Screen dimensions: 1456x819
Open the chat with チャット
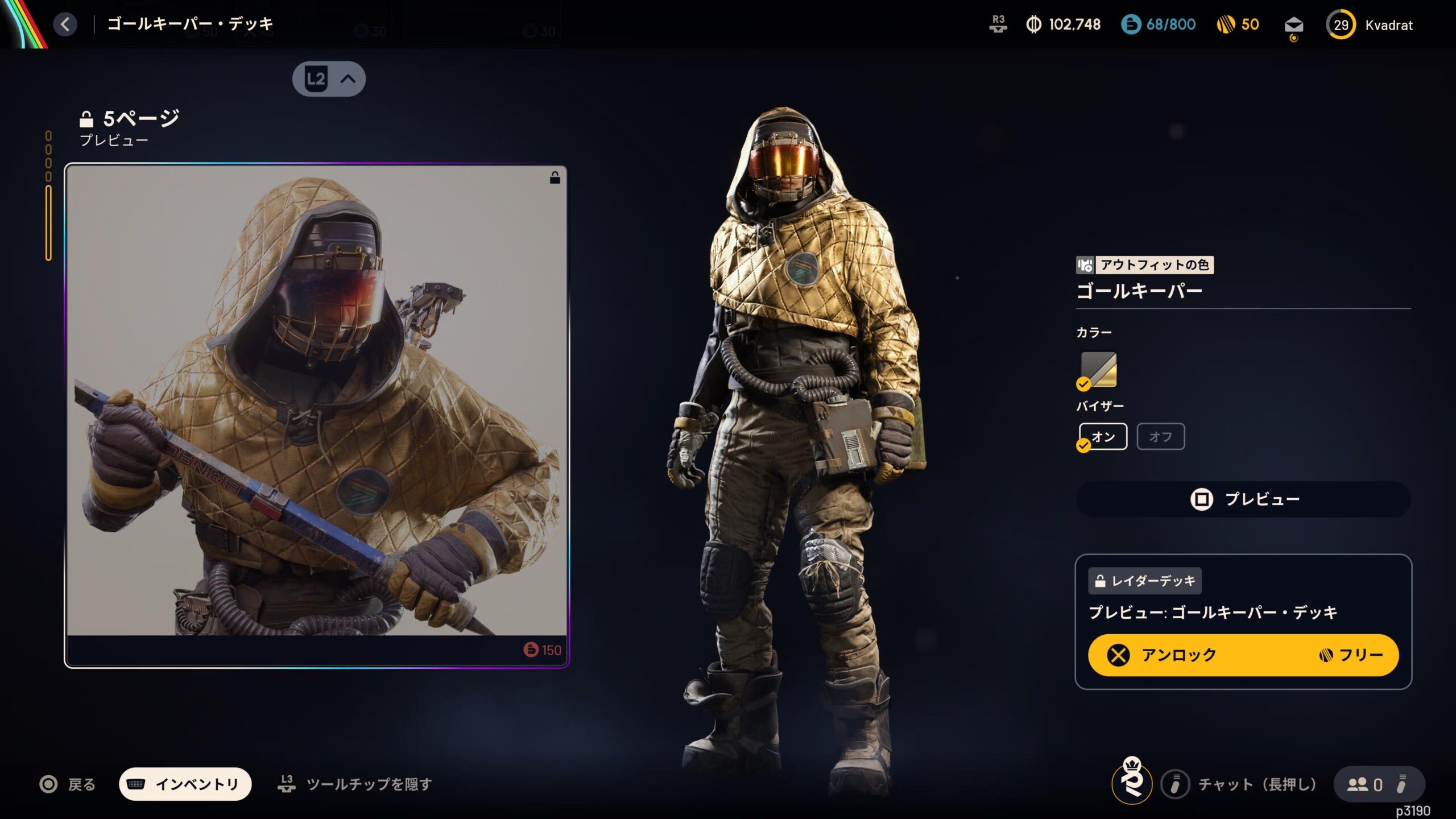[1240, 785]
